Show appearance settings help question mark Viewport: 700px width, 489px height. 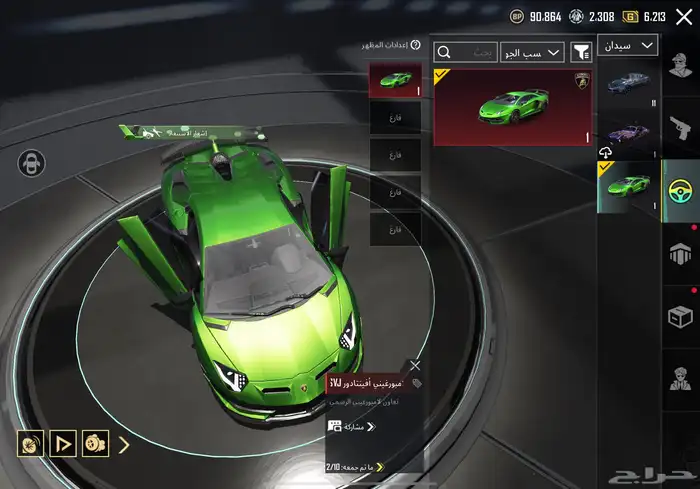415,45
